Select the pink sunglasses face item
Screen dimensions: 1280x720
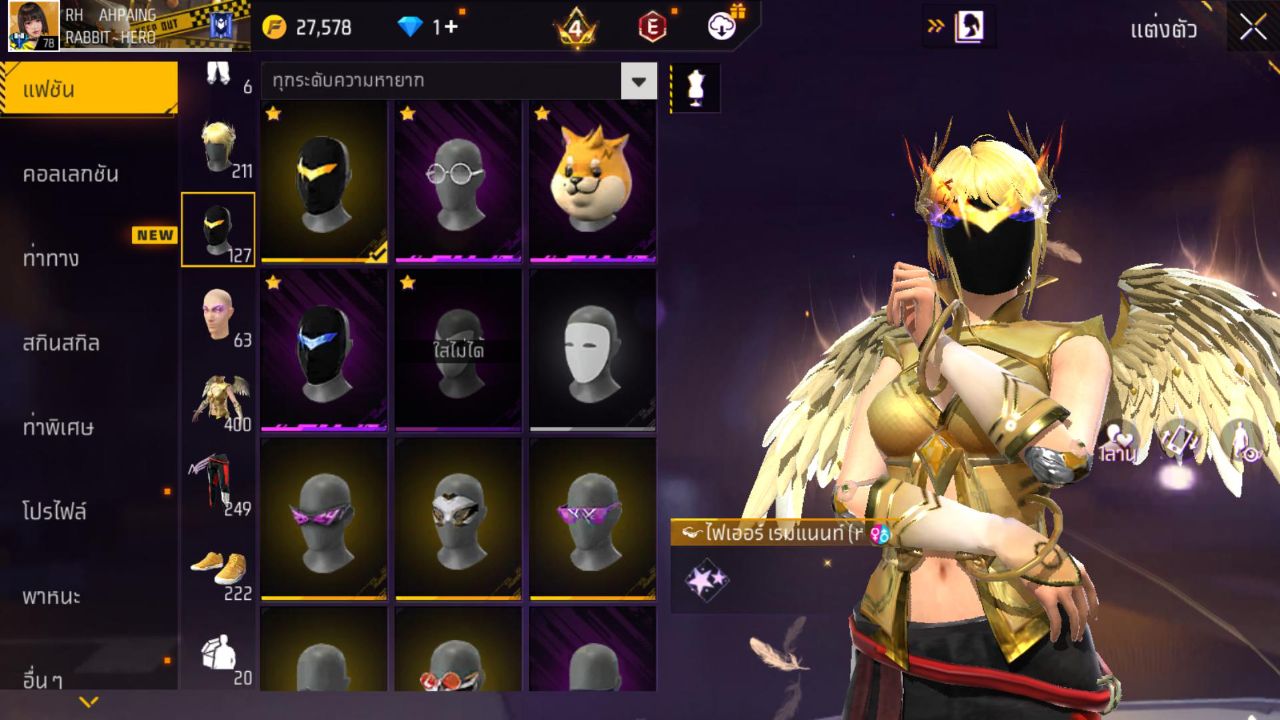point(324,519)
